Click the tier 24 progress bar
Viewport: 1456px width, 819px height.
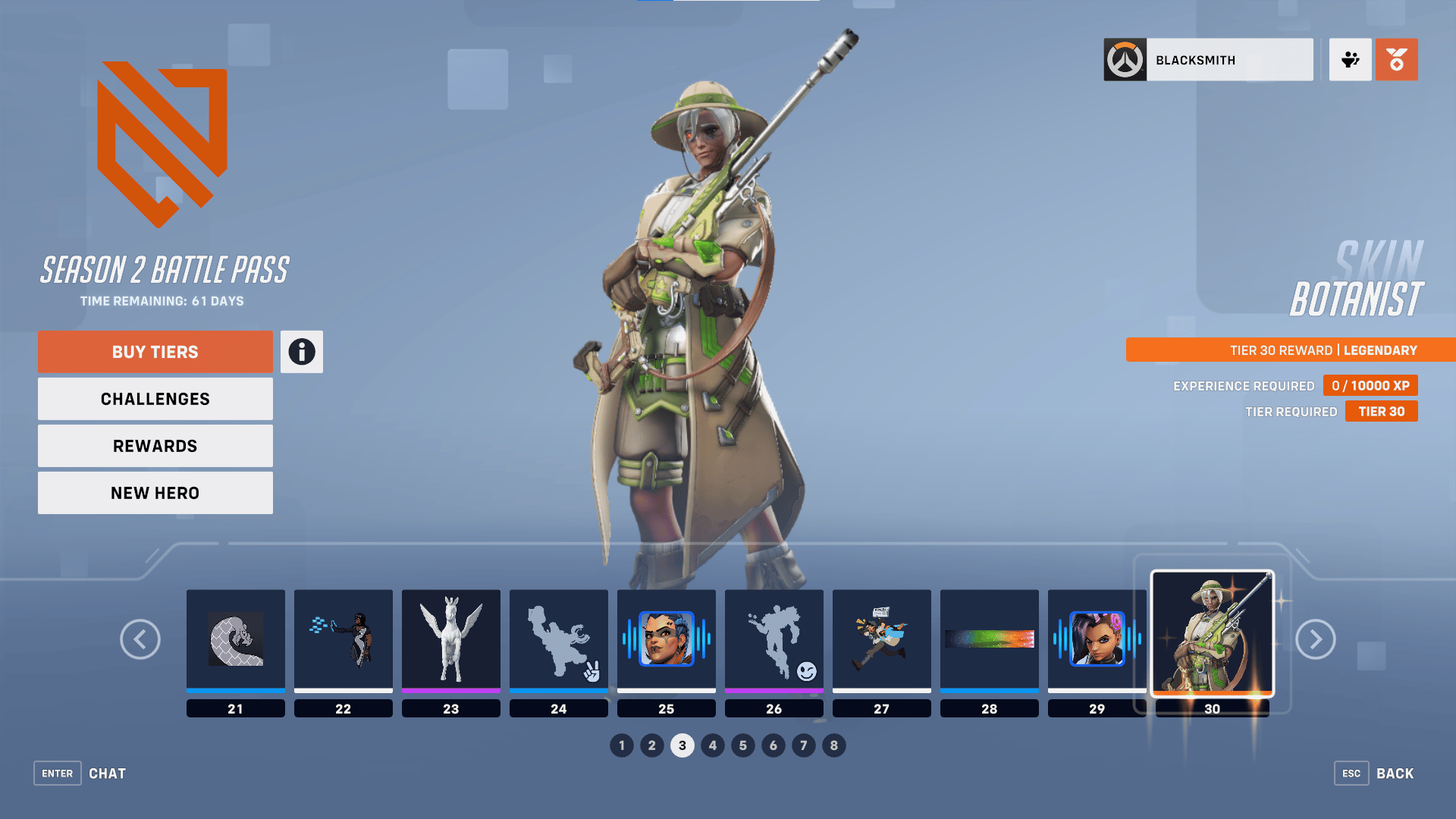coord(558,692)
